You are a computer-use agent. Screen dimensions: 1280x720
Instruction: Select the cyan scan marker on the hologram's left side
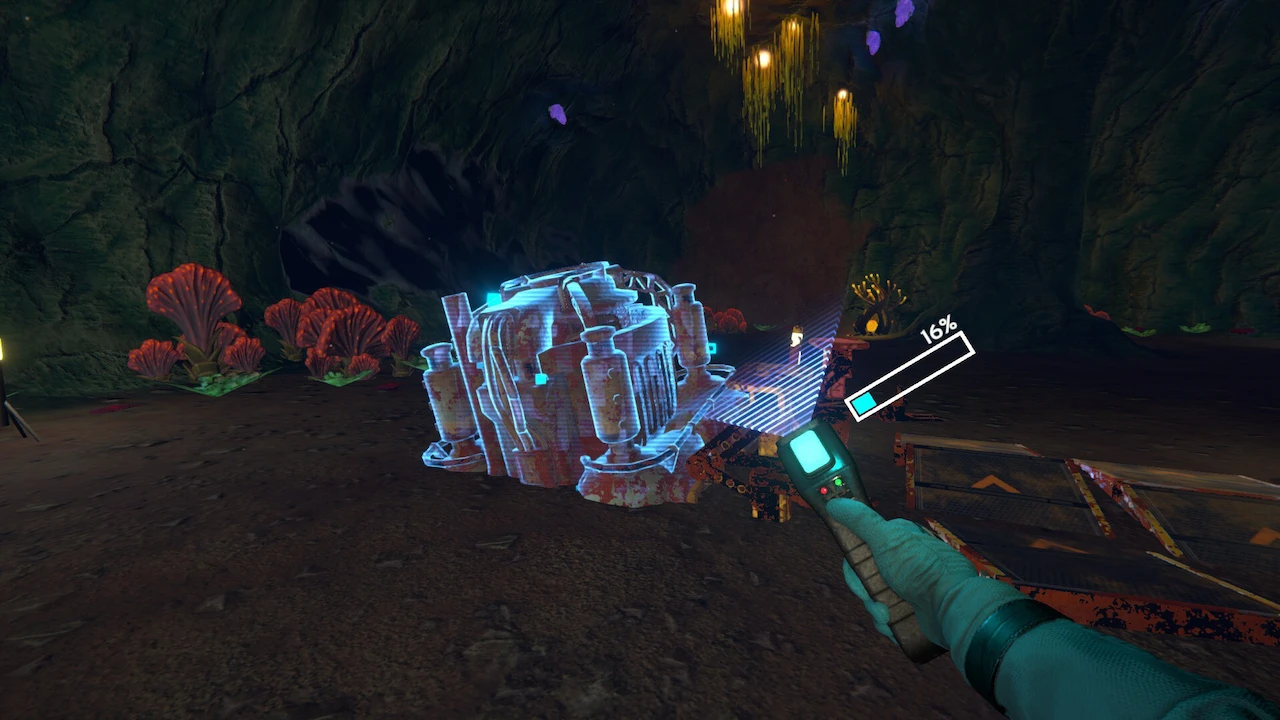(x=494, y=298)
